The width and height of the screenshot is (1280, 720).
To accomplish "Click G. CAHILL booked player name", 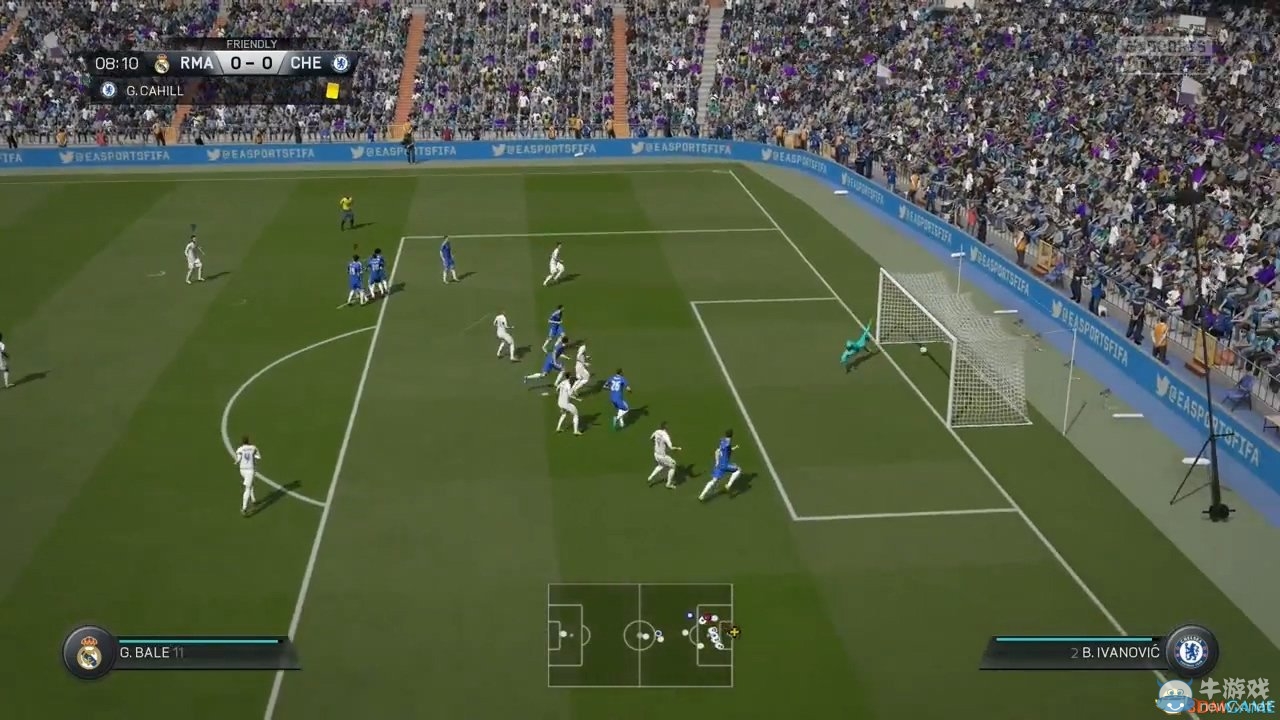I will pyautogui.click(x=153, y=90).
